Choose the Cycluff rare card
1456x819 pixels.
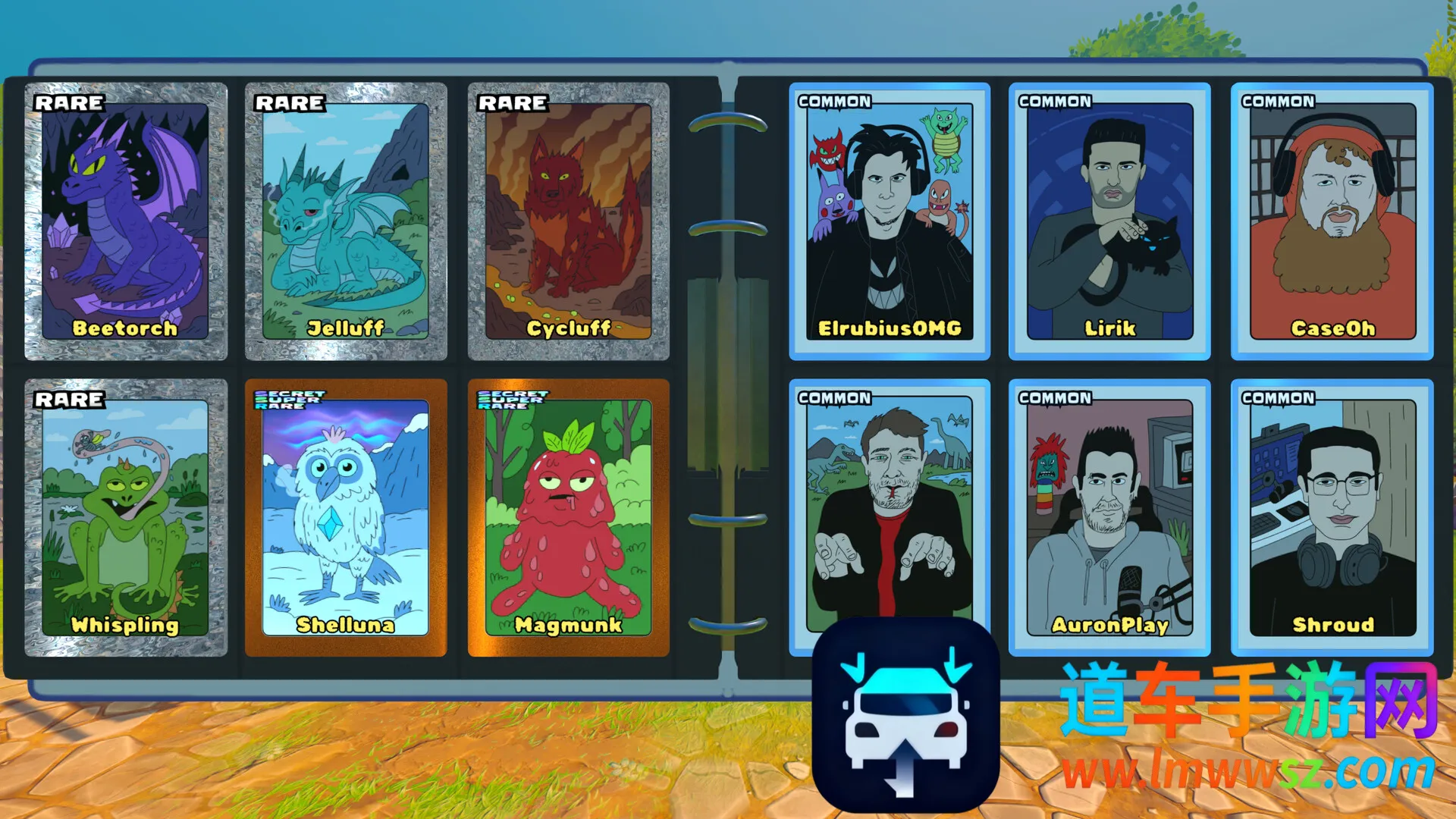(x=569, y=221)
